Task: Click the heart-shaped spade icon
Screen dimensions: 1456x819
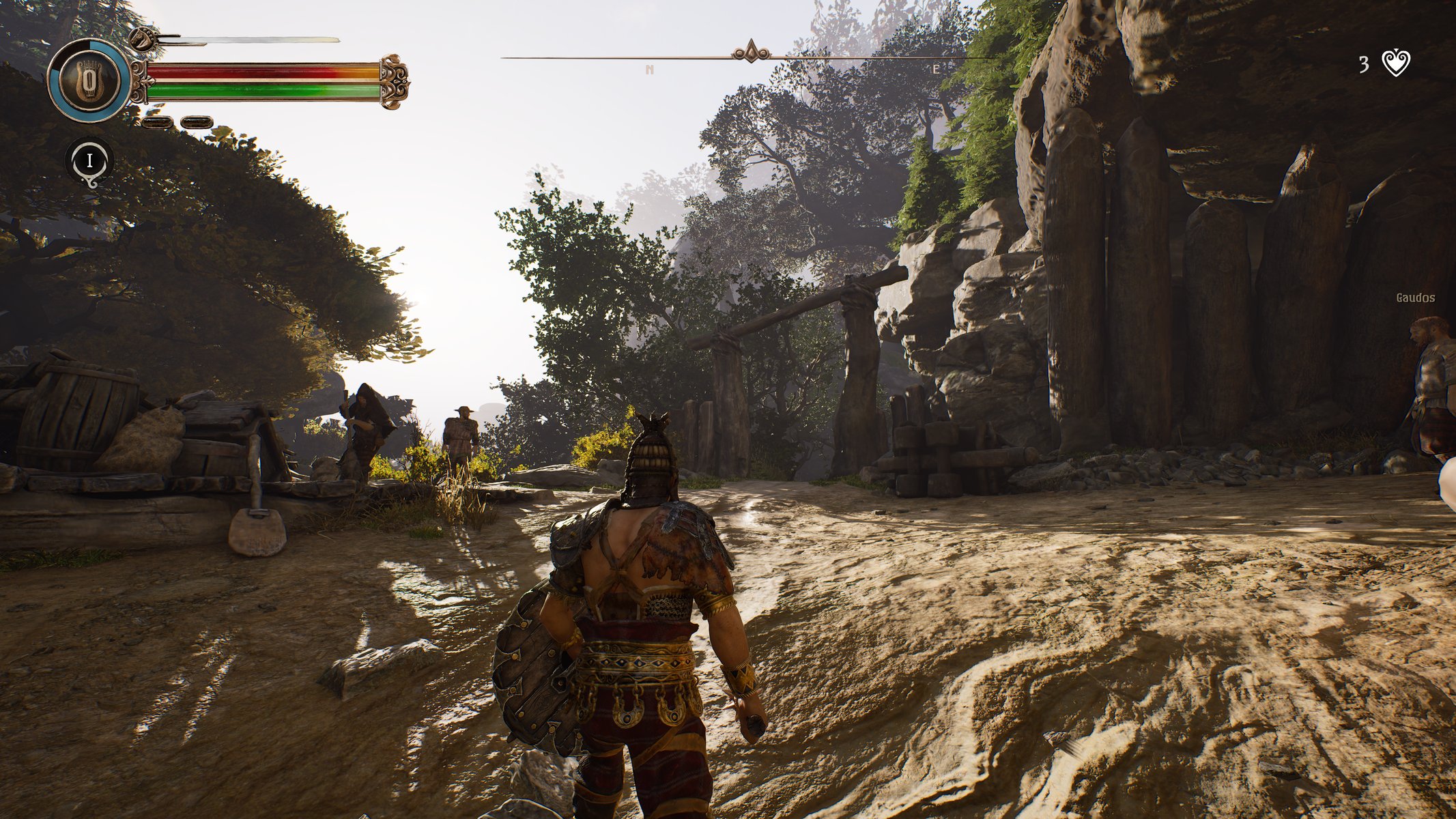Action: pyautogui.click(x=1396, y=63)
